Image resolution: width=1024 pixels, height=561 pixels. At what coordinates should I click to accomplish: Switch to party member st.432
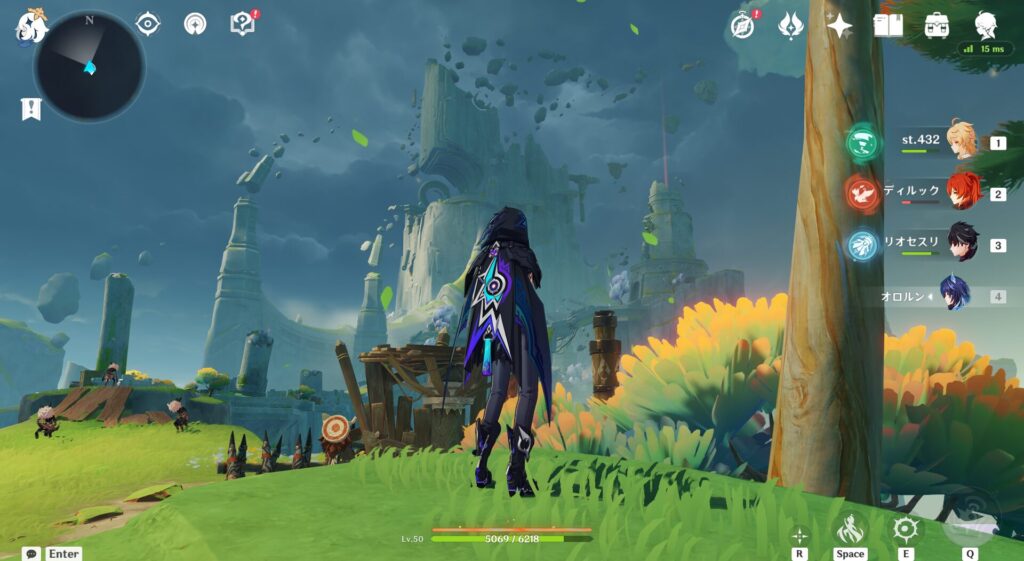pos(962,142)
